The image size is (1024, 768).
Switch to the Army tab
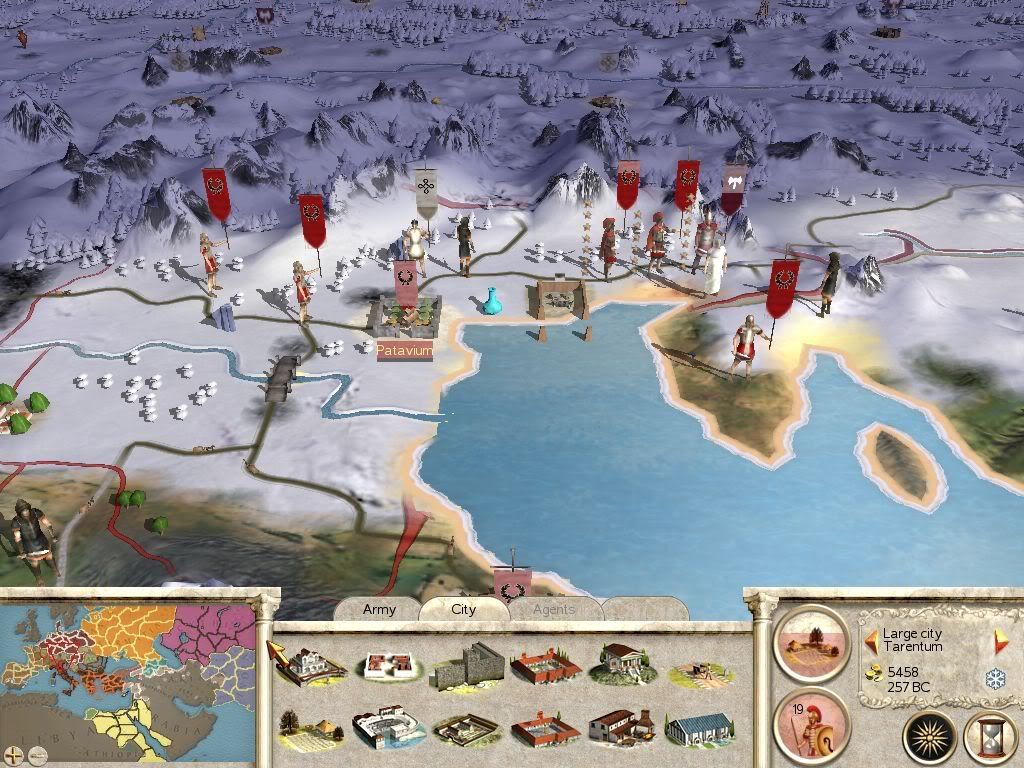pyautogui.click(x=379, y=609)
